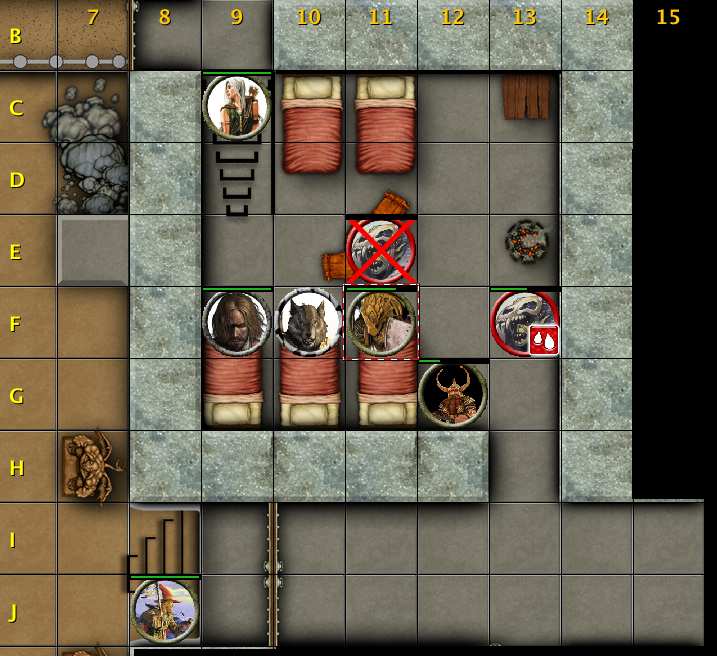The width and height of the screenshot is (717, 656).
Task: Click the golden-scaled dragonborn token
Action: [381, 322]
